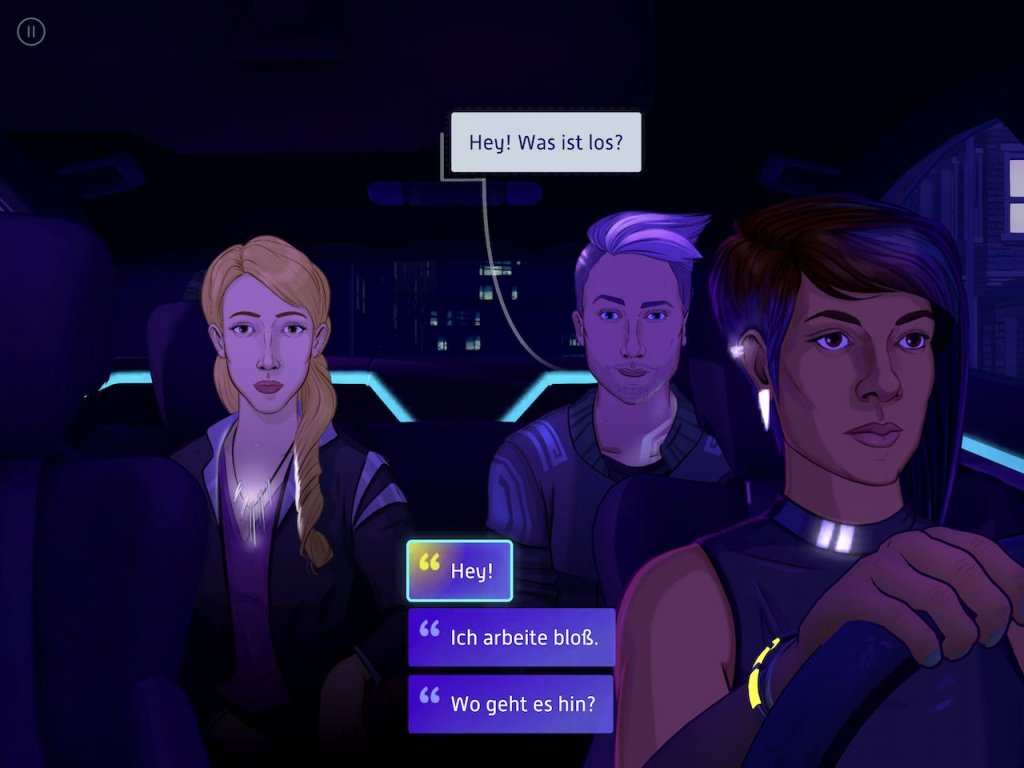Choose the reply "Hey!"

coord(460,571)
